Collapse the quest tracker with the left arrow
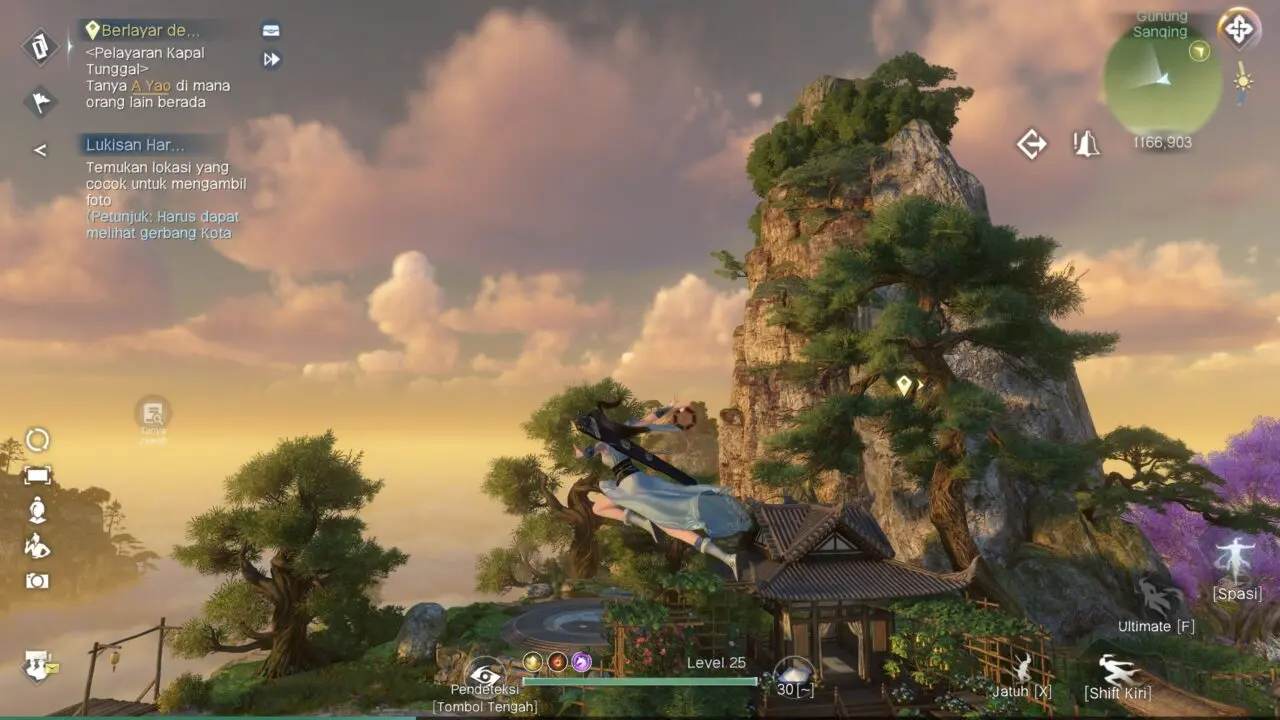The width and height of the screenshot is (1280, 720). coord(40,150)
